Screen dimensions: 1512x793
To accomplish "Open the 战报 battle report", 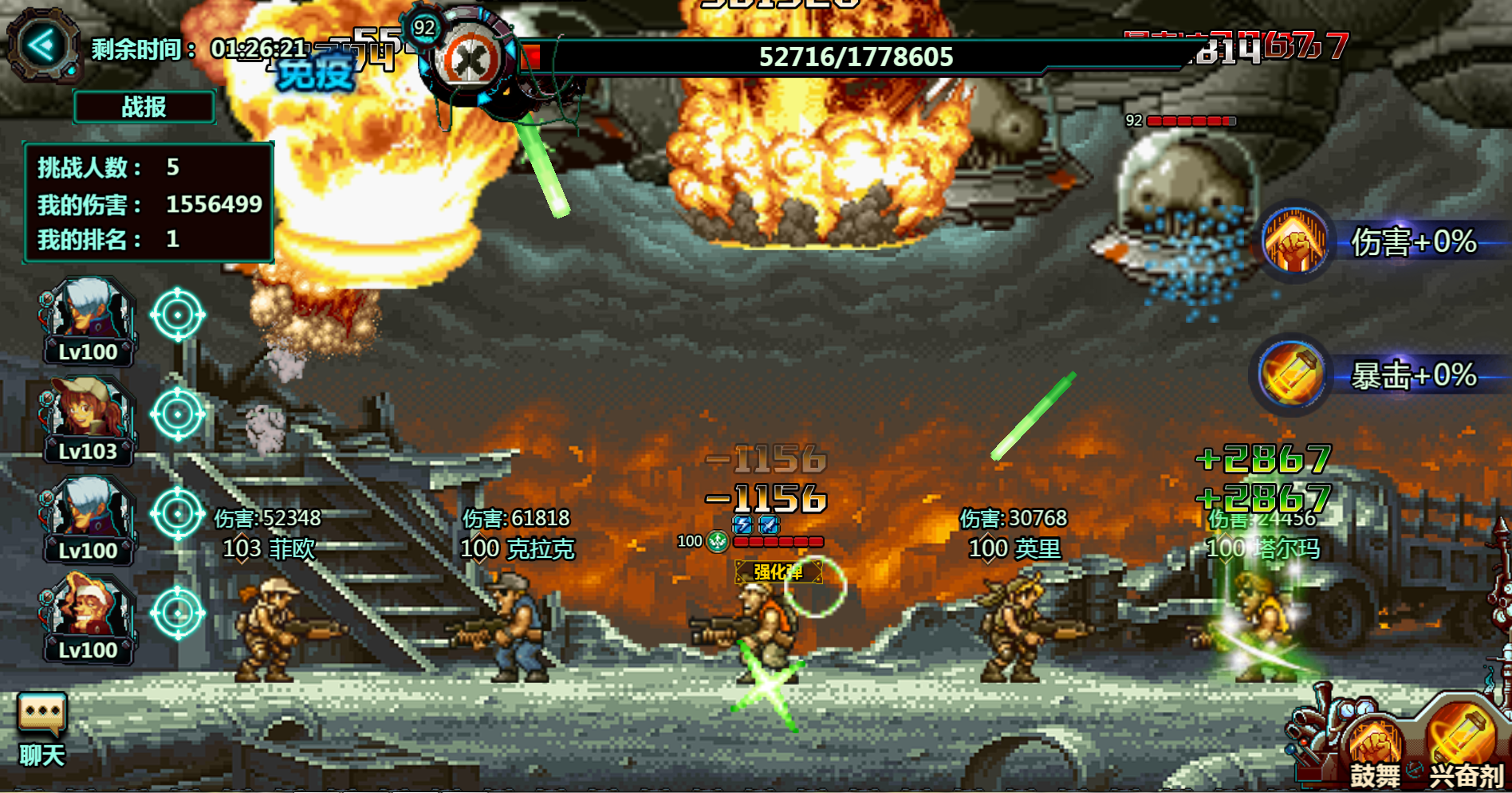I will 144,107.
